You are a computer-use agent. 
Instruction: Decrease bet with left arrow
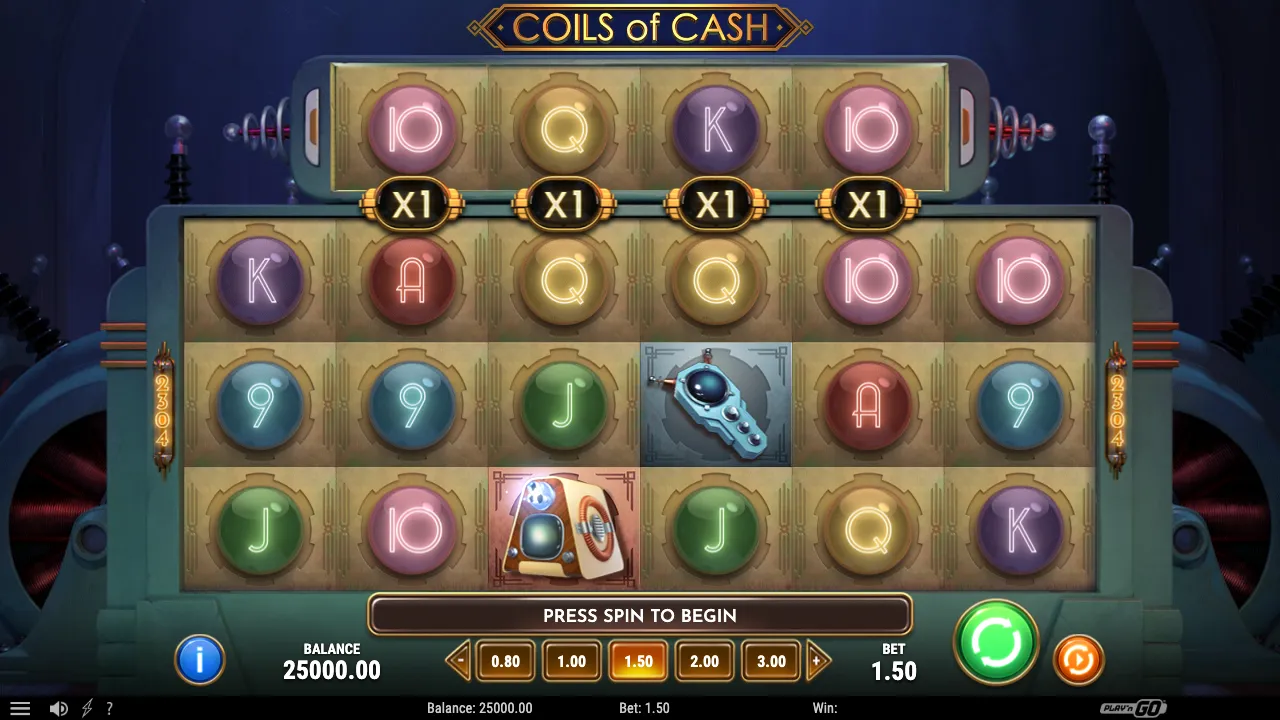[458, 660]
